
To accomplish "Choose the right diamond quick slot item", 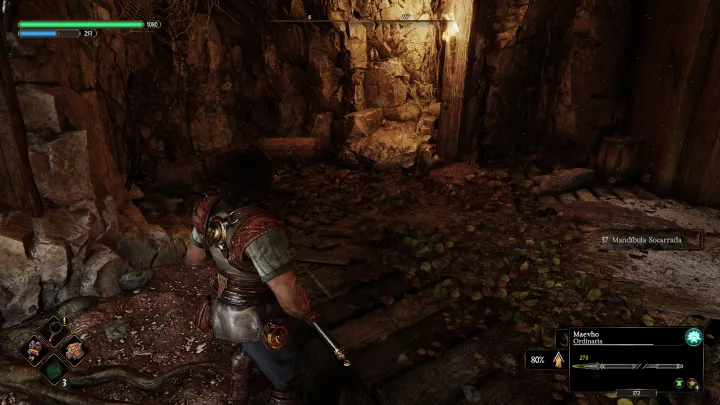I will tap(75, 351).
